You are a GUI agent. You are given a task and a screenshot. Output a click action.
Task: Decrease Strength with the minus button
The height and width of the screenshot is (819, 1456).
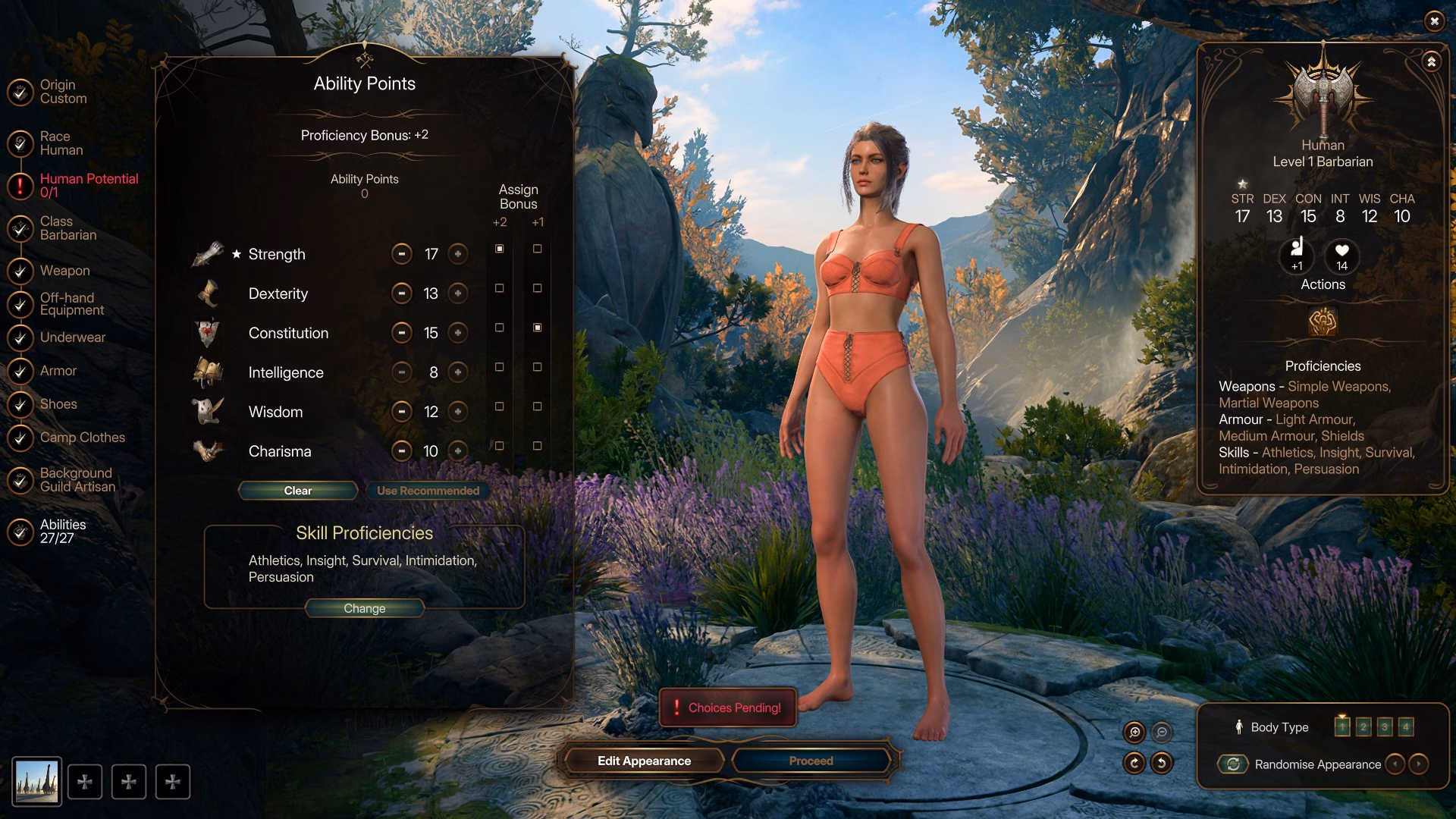pyautogui.click(x=401, y=254)
